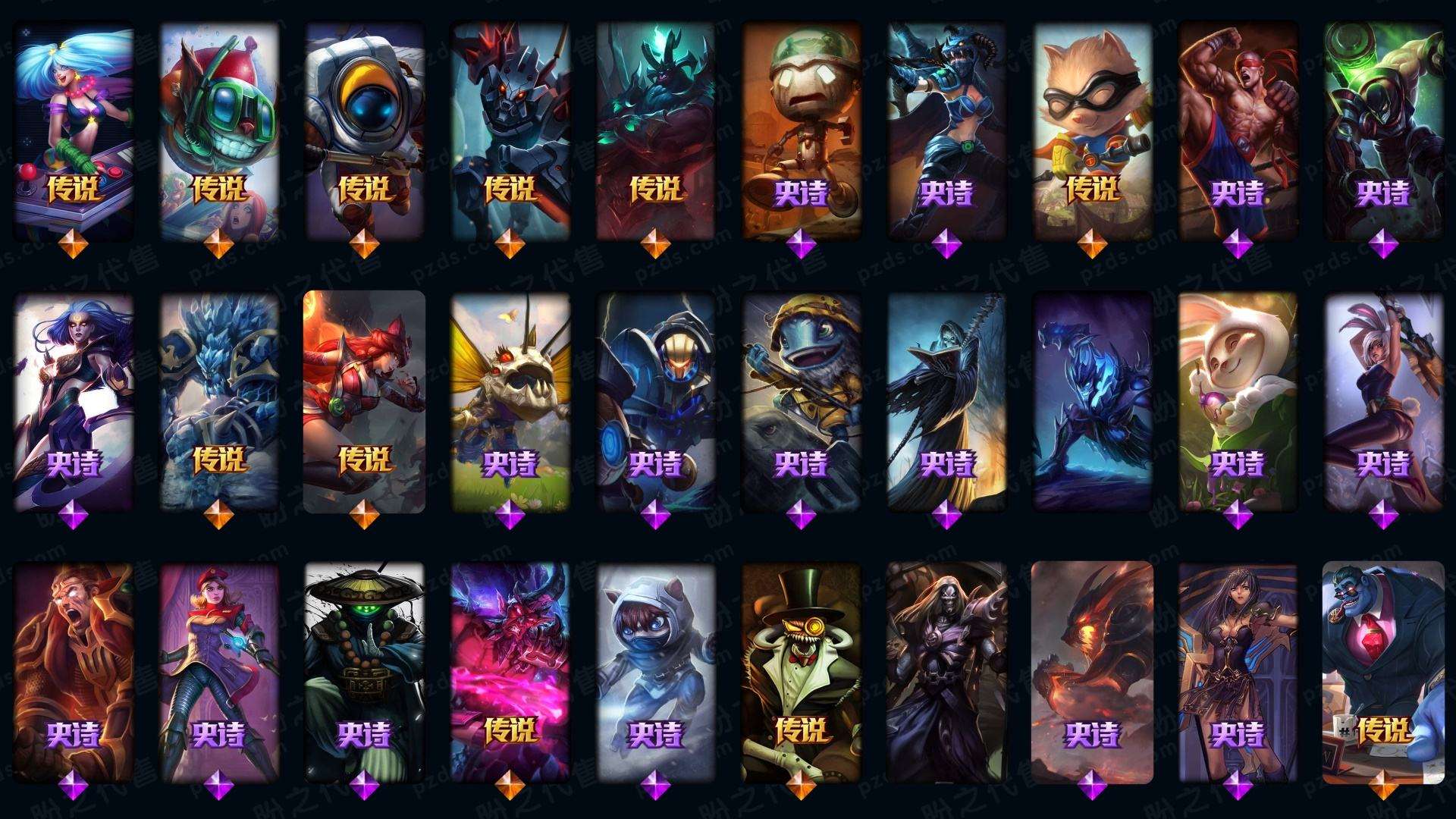Viewport: 1456px width, 819px height.
Task: Choose the grim reaper Karthus card
Action: [x=947, y=400]
